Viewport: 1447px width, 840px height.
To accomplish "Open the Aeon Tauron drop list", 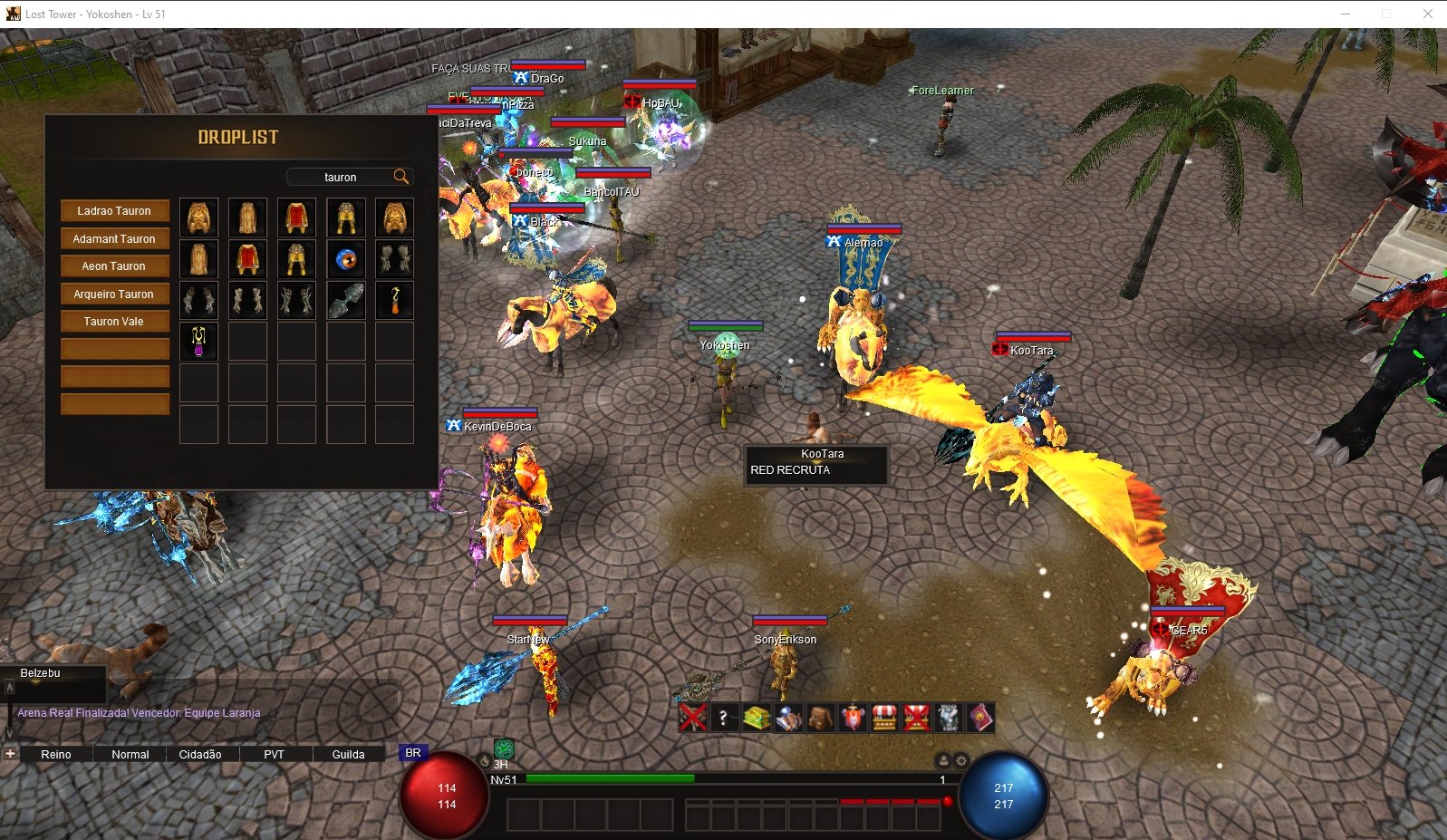I will point(114,266).
